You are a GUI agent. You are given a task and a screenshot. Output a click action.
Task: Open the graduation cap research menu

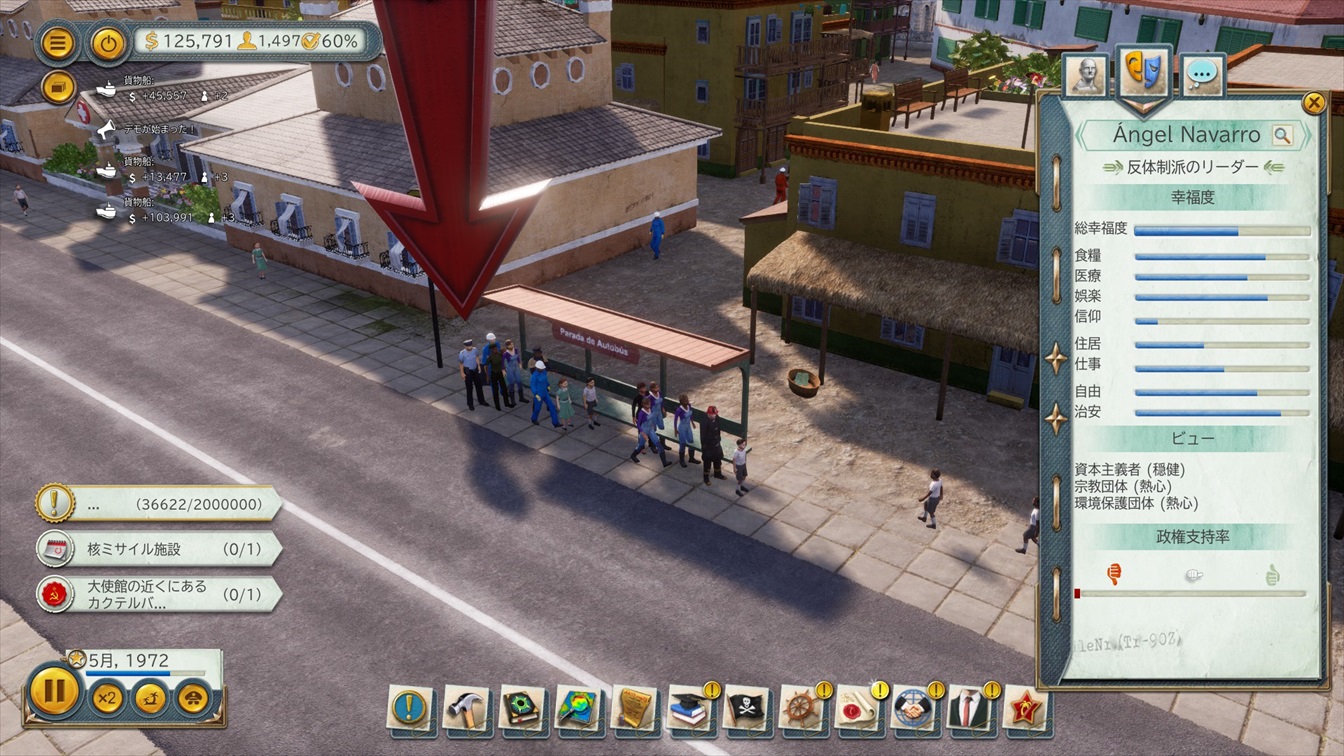(x=689, y=708)
